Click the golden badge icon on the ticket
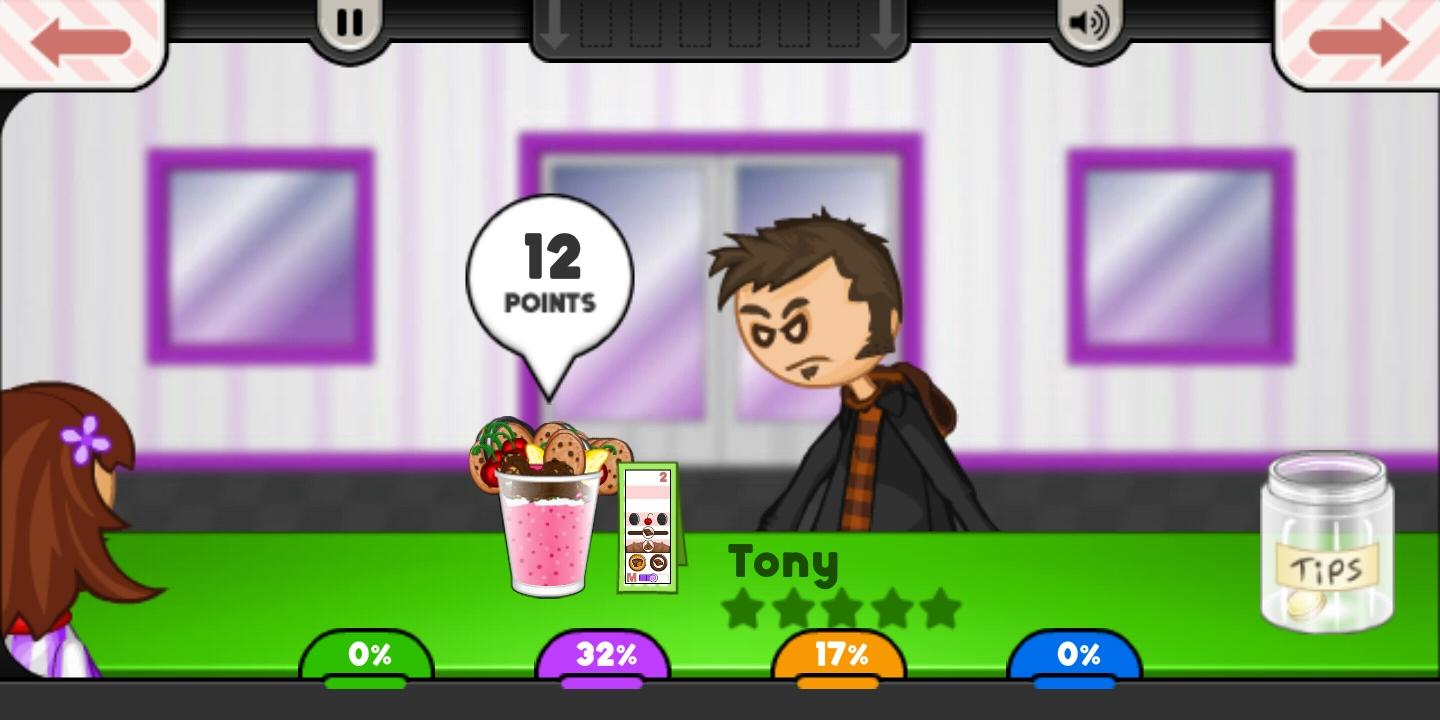This screenshot has height=720, width=1440. point(637,562)
